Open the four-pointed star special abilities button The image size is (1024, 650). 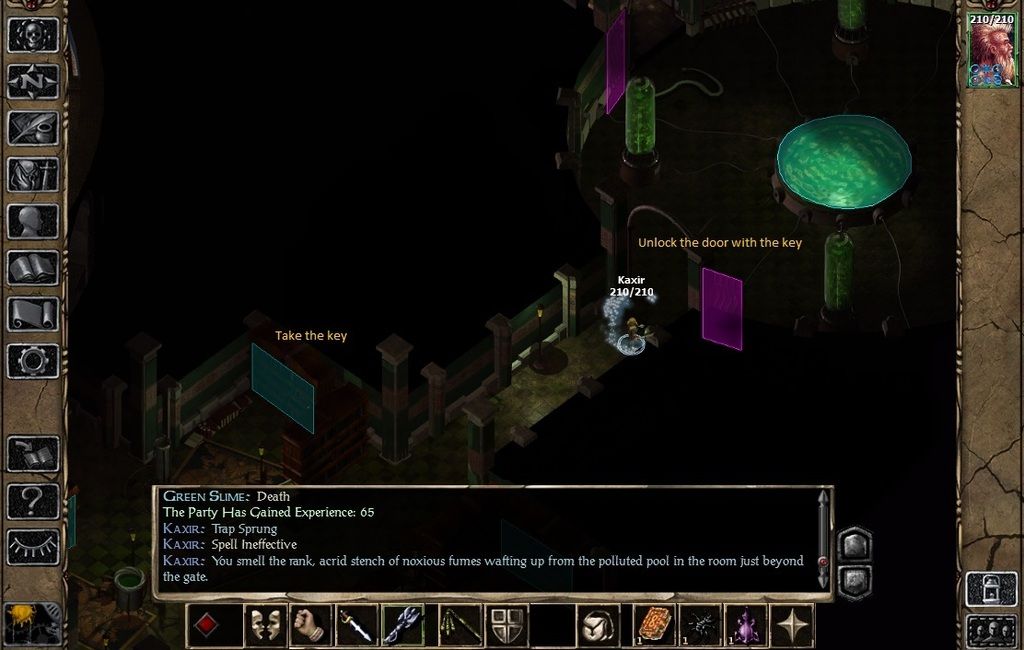tap(792, 626)
